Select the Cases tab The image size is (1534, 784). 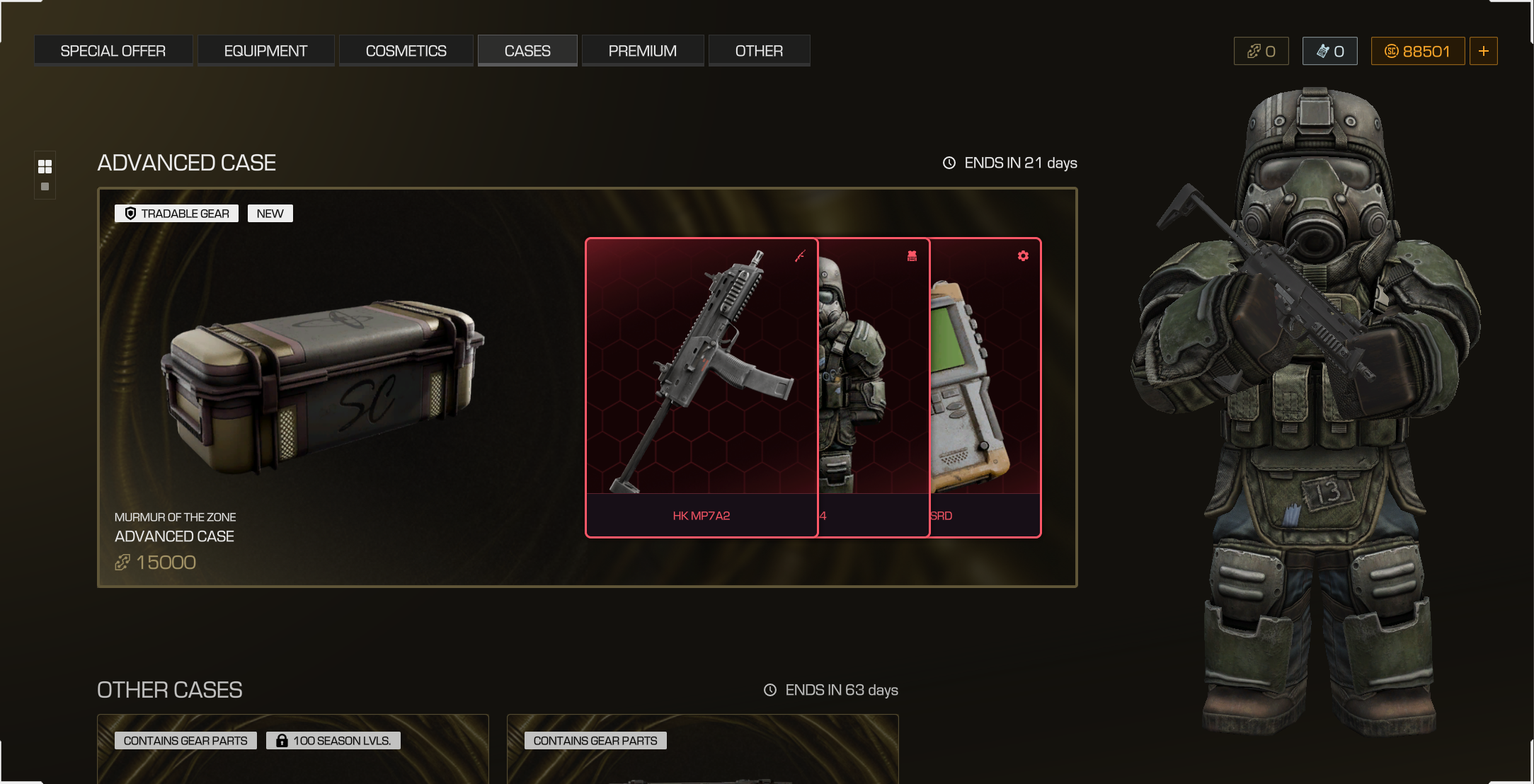pos(527,51)
